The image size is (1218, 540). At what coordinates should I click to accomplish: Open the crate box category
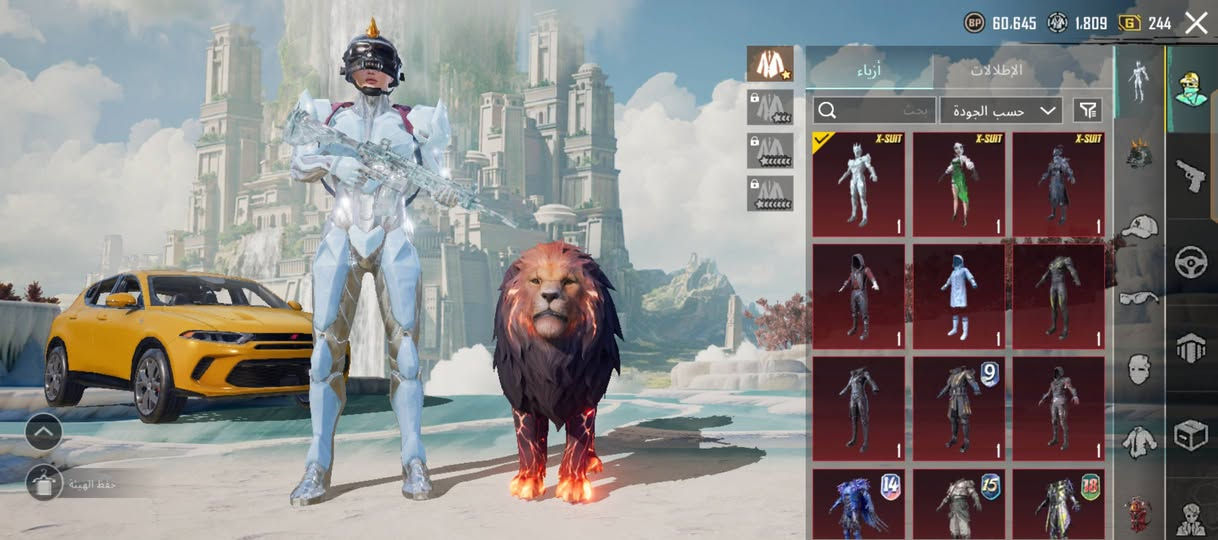[x=1190, y=436]
